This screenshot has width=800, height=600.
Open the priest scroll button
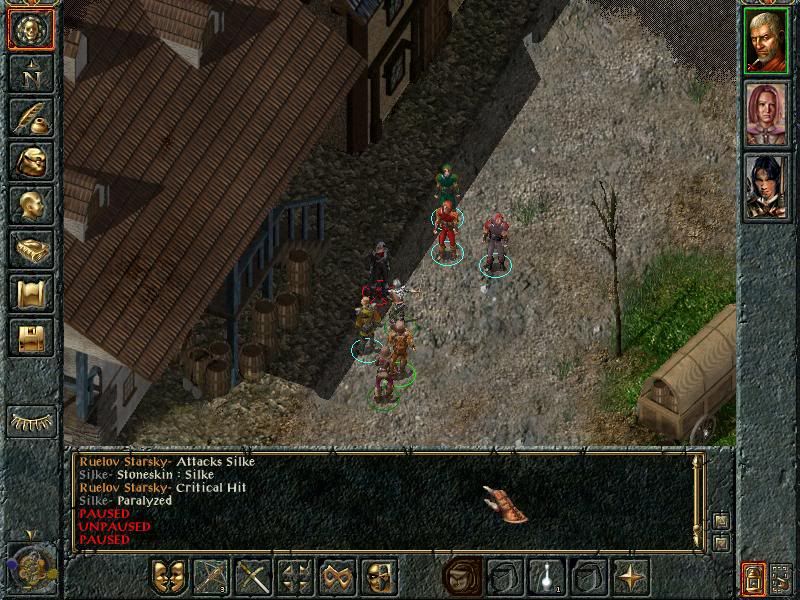tap(30, 293)
